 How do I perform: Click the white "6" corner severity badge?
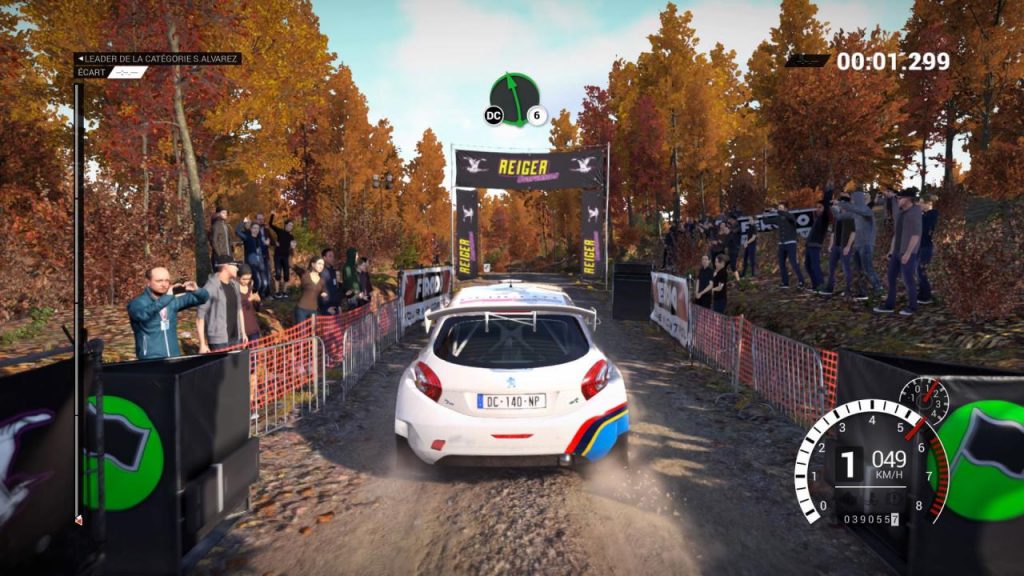(537, 116)
